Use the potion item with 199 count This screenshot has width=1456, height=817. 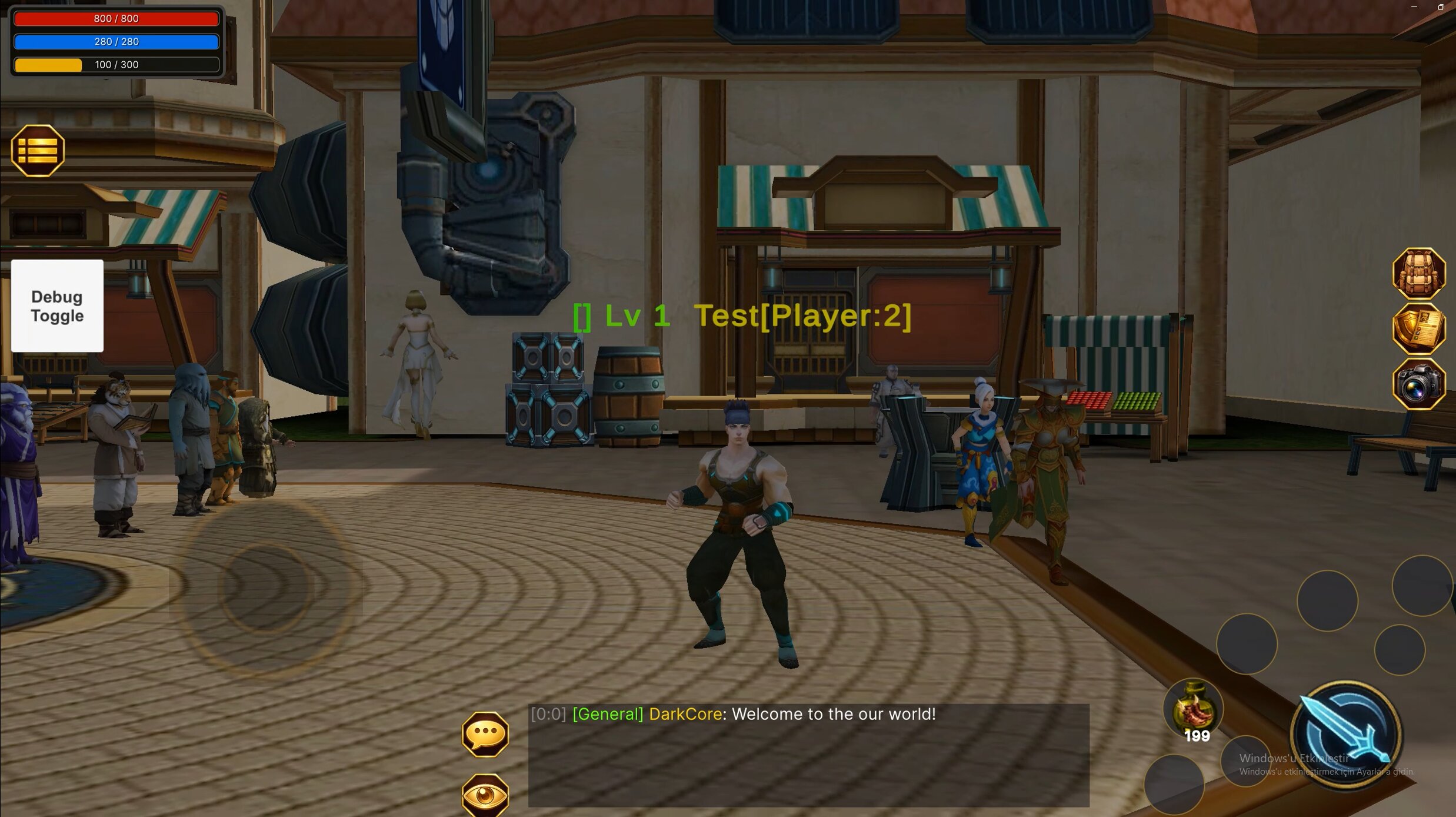1193,709
